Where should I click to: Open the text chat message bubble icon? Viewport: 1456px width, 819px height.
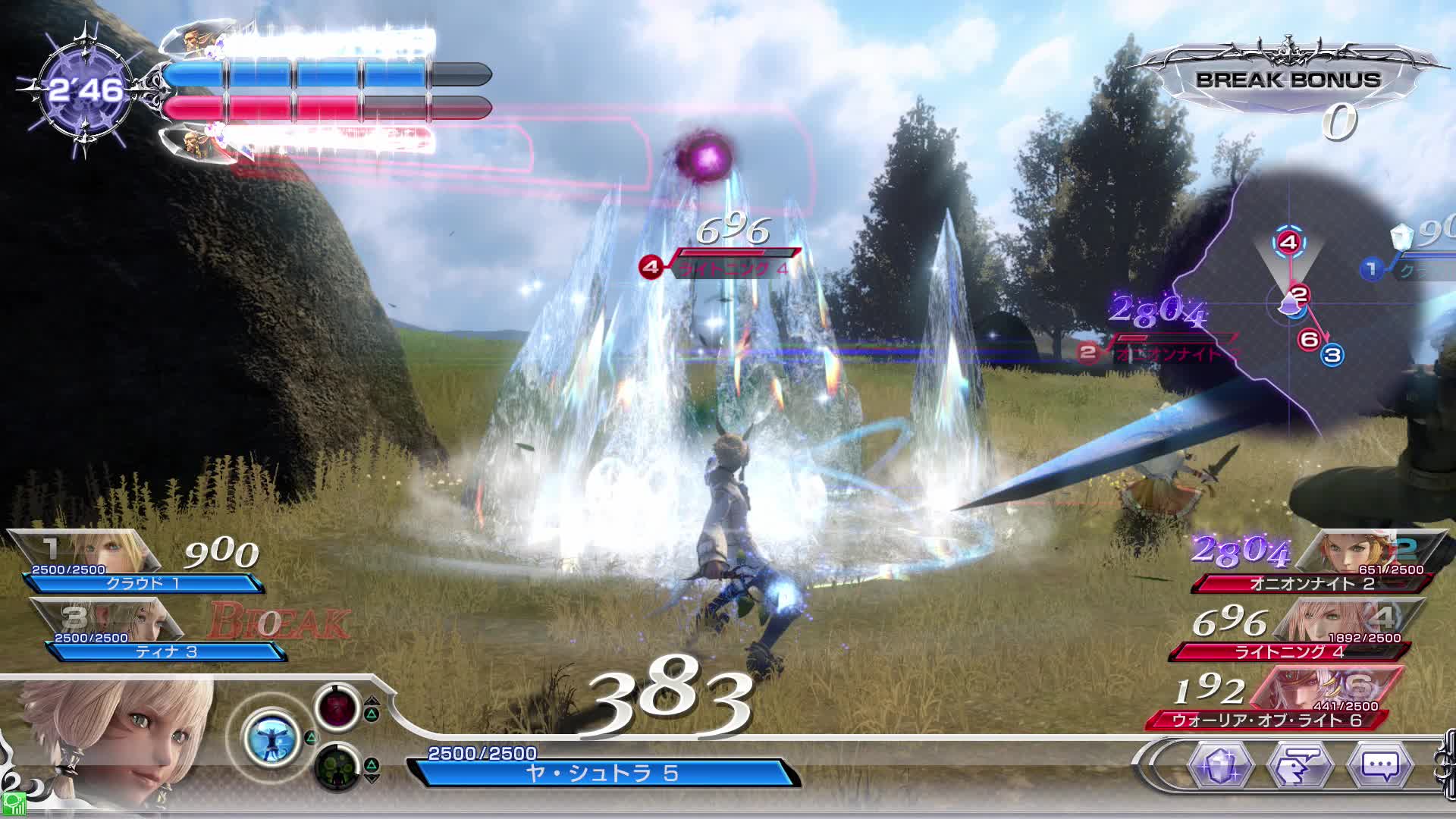point(1379,767)
